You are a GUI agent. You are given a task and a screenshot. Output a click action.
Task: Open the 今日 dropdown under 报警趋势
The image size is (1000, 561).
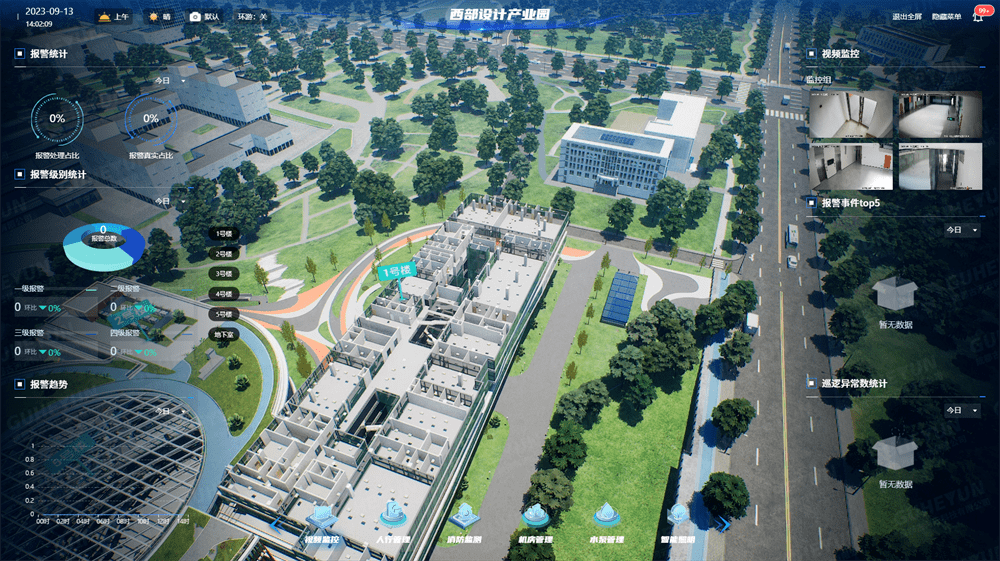click(x=168, y=411)
